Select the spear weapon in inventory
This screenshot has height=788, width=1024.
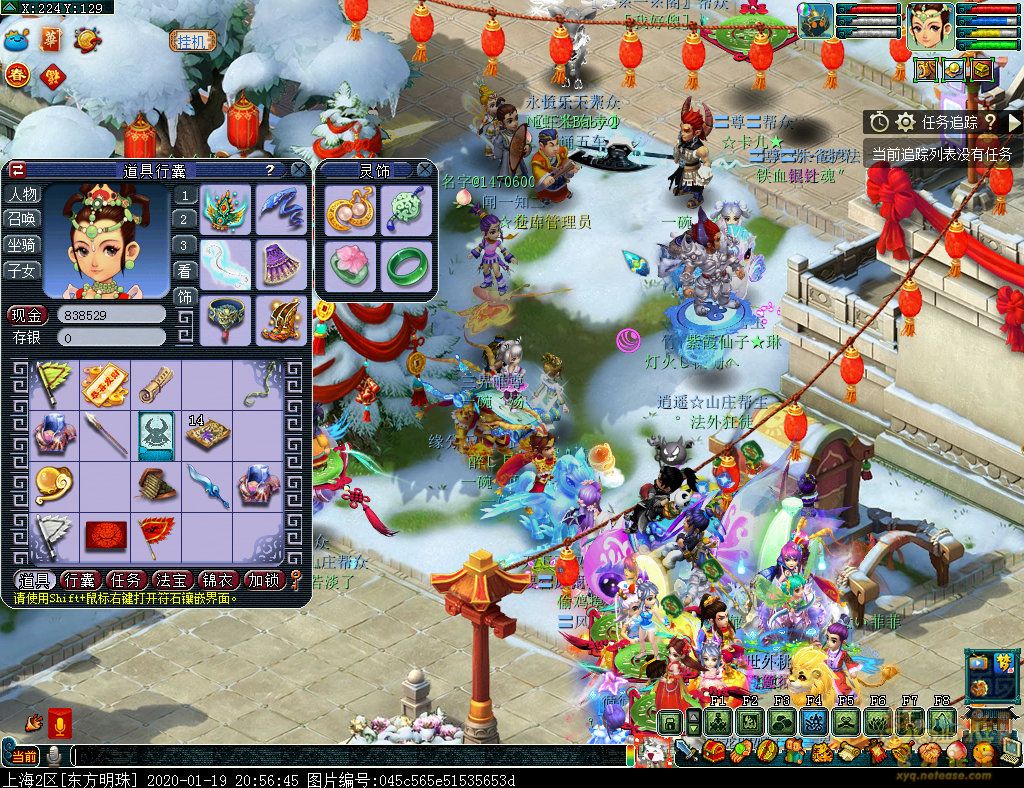point(105,434)
